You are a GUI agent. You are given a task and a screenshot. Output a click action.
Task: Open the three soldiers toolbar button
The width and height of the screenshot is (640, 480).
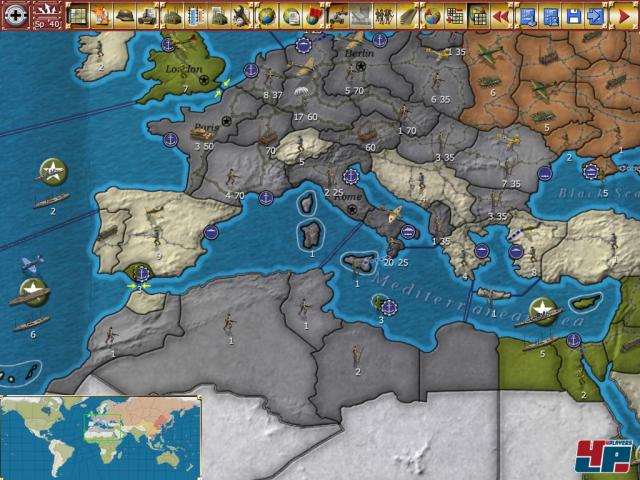tap(383, 16)
